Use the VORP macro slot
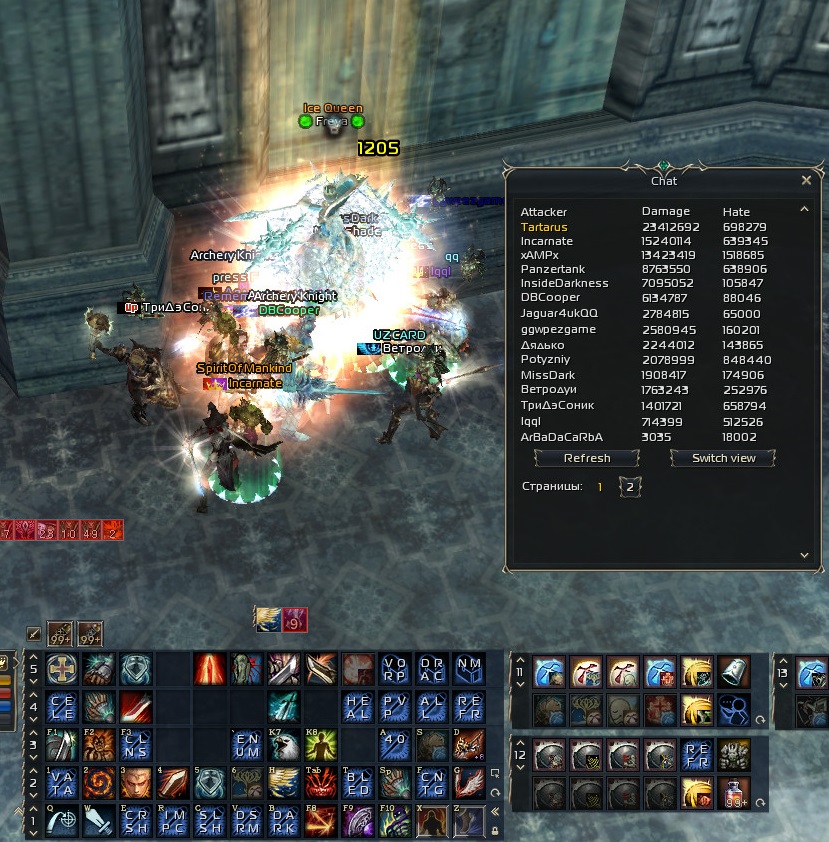 [x=395, y=669]
